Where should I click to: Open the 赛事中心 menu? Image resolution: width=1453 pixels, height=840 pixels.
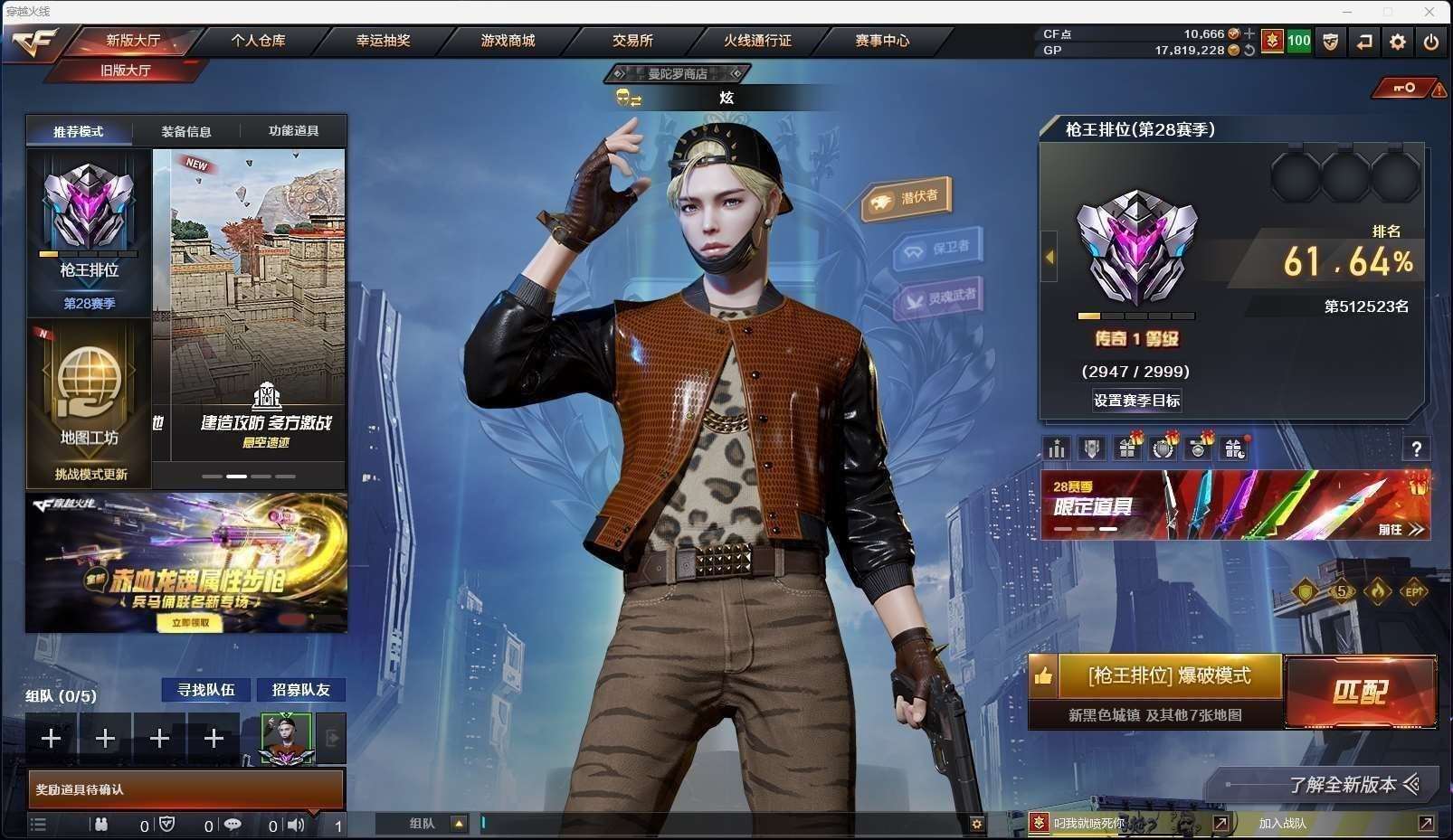882,41
